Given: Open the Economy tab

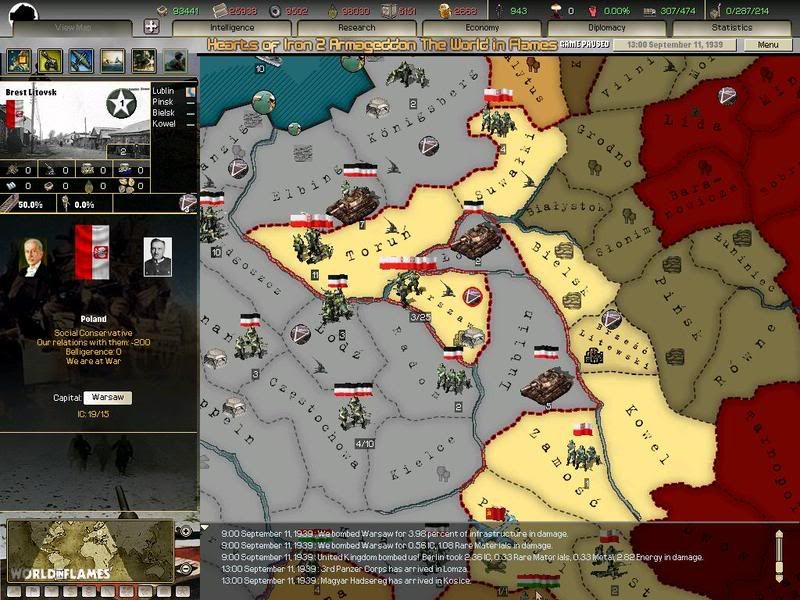Looking at the screenshot, I should [482, 28].
